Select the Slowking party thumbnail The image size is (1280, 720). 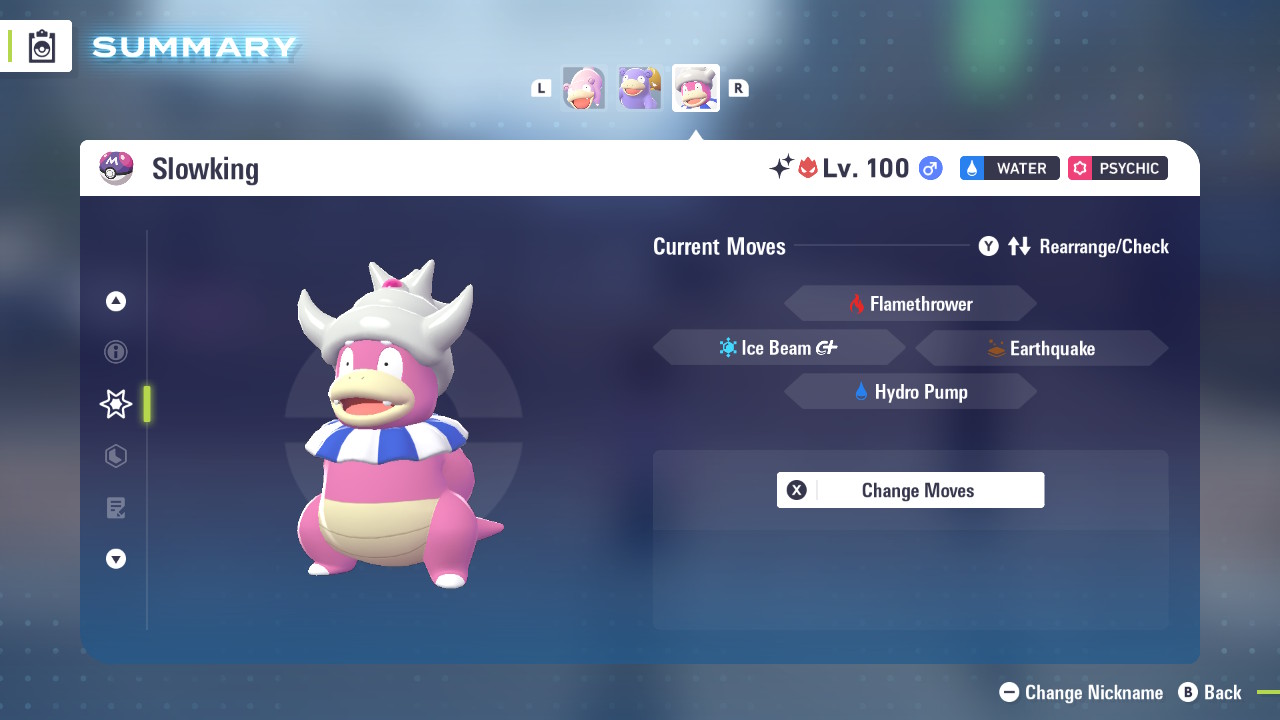(696, 88)
